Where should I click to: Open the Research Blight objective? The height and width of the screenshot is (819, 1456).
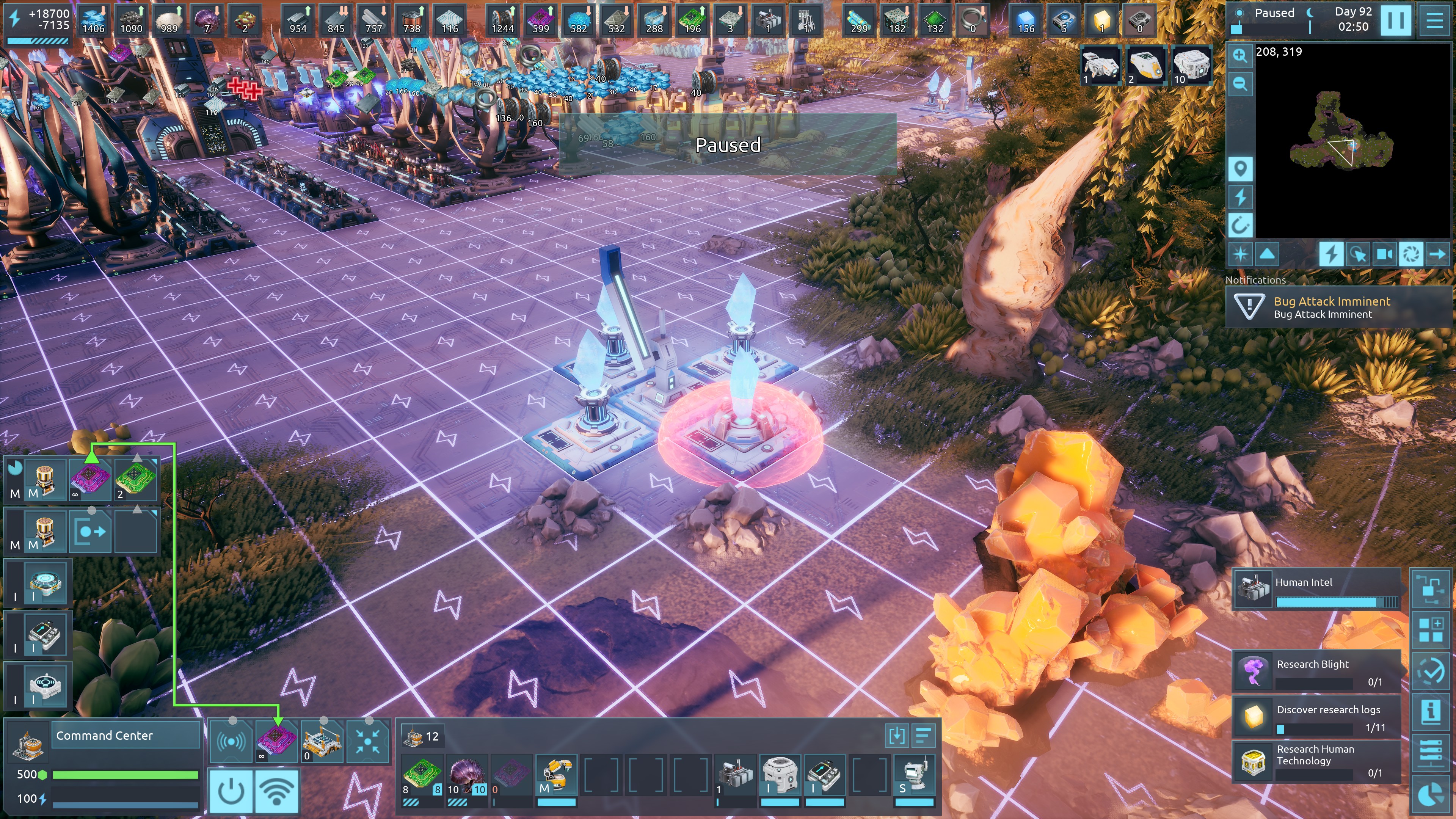1317,672
